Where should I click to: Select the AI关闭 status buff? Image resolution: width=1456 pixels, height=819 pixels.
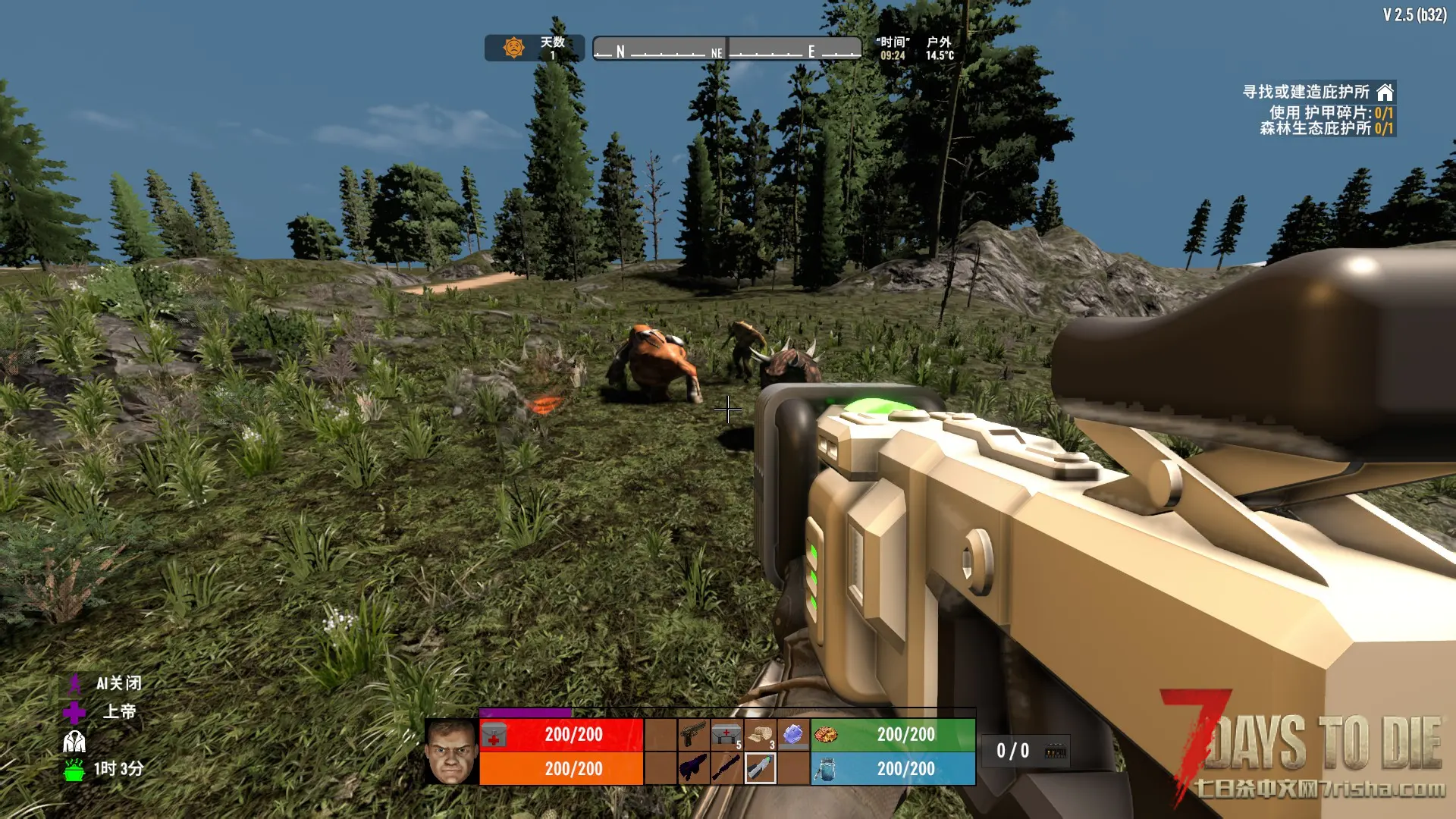[75, 684]
